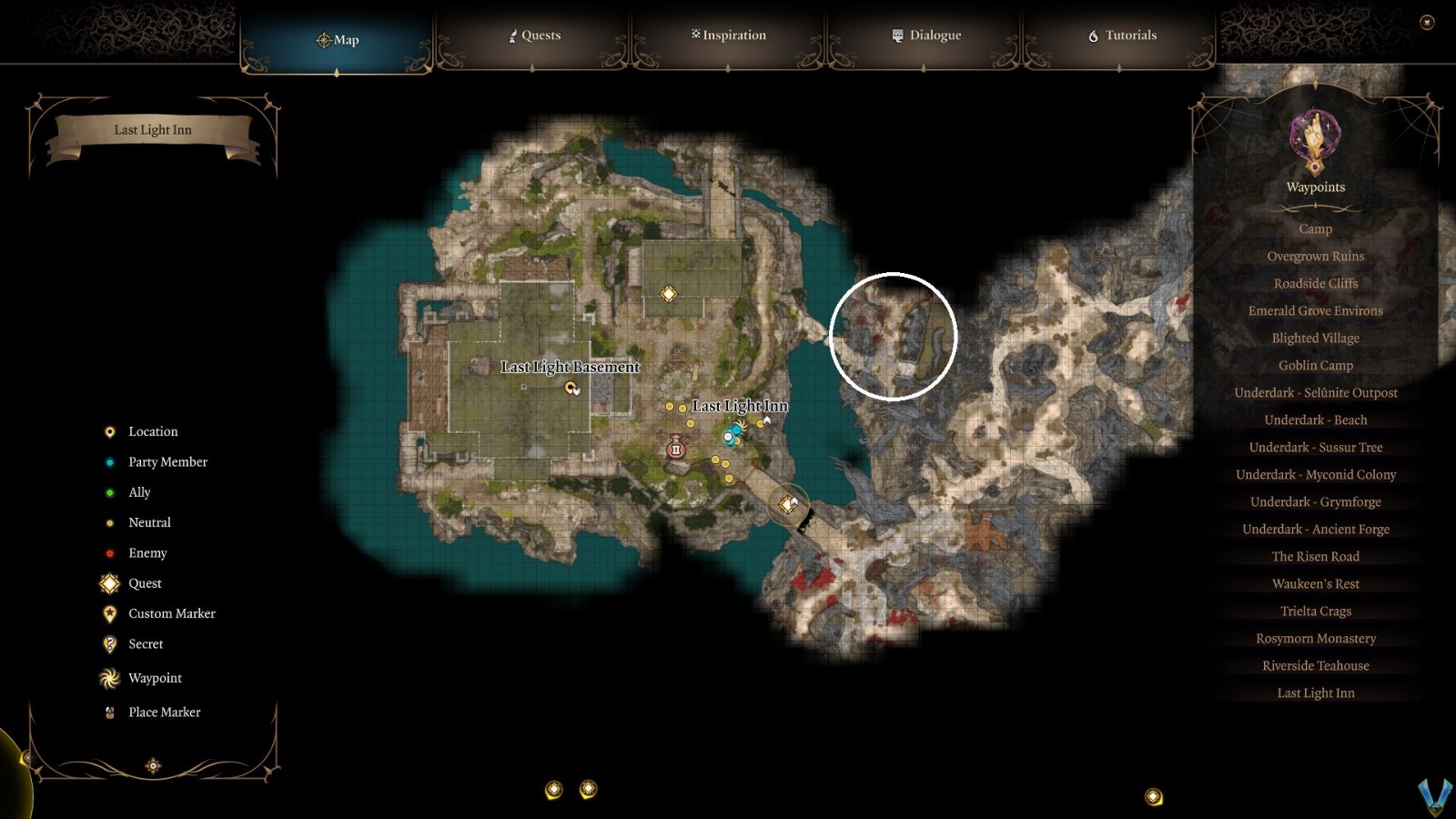1456x819 pixels.
Task: Click the leftmost gold marker at screen bottom
Action: click(x=554, y=790)
